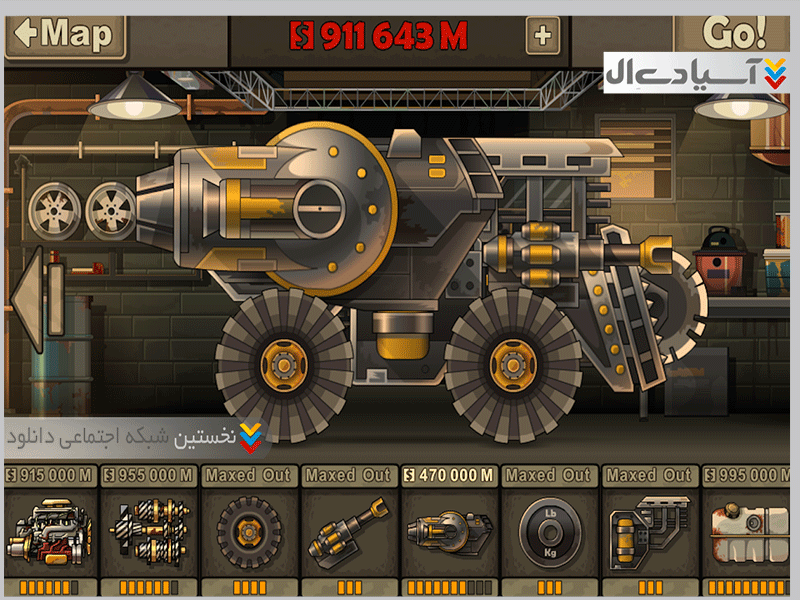Screen dimensions: 800x600
Task: Click the Persian site logo overlay
Action: (x=697, y=73)
